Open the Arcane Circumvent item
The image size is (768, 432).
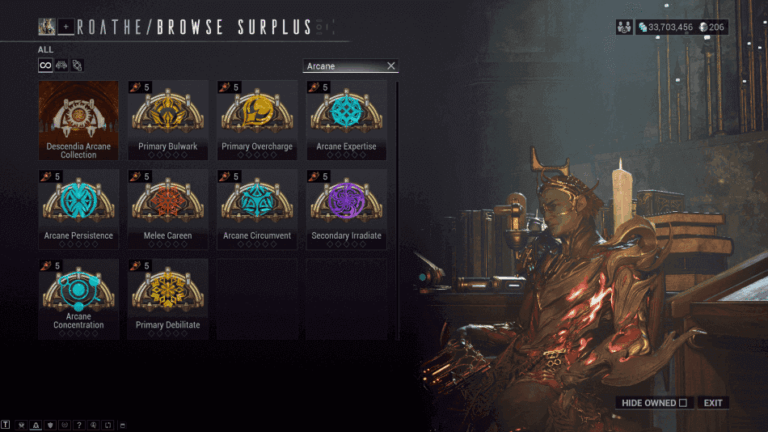[x=257, y=209]
